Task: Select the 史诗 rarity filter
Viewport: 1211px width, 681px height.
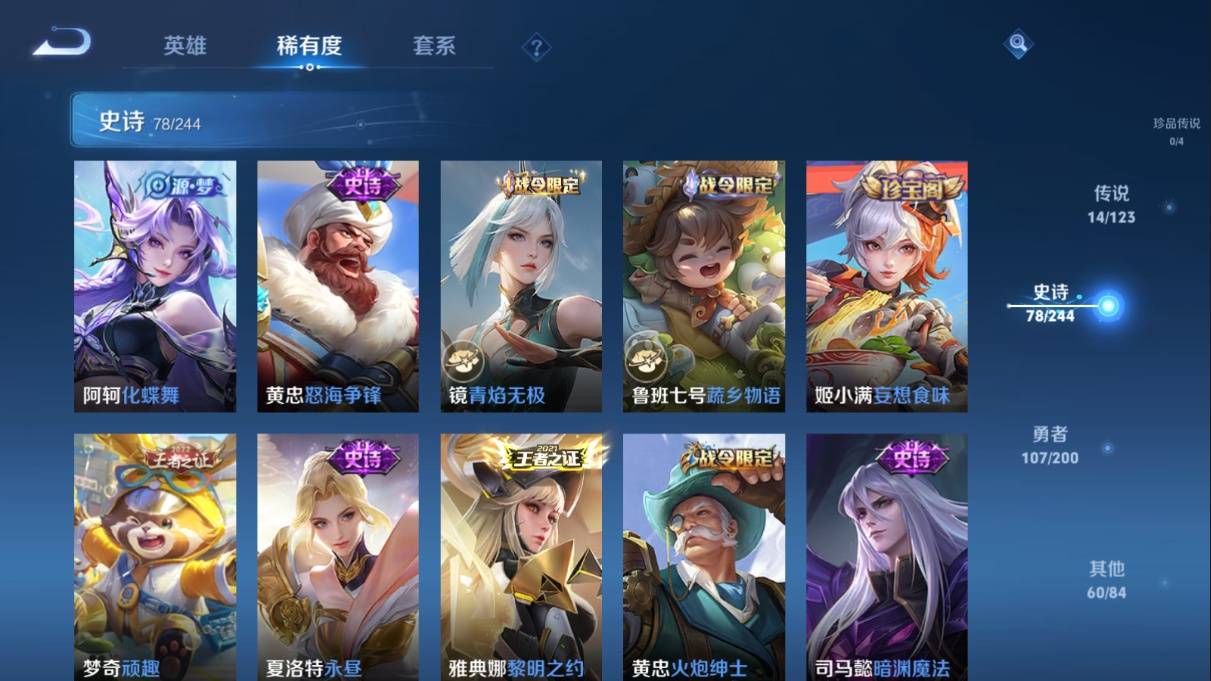Action: tap(1051, 302)
